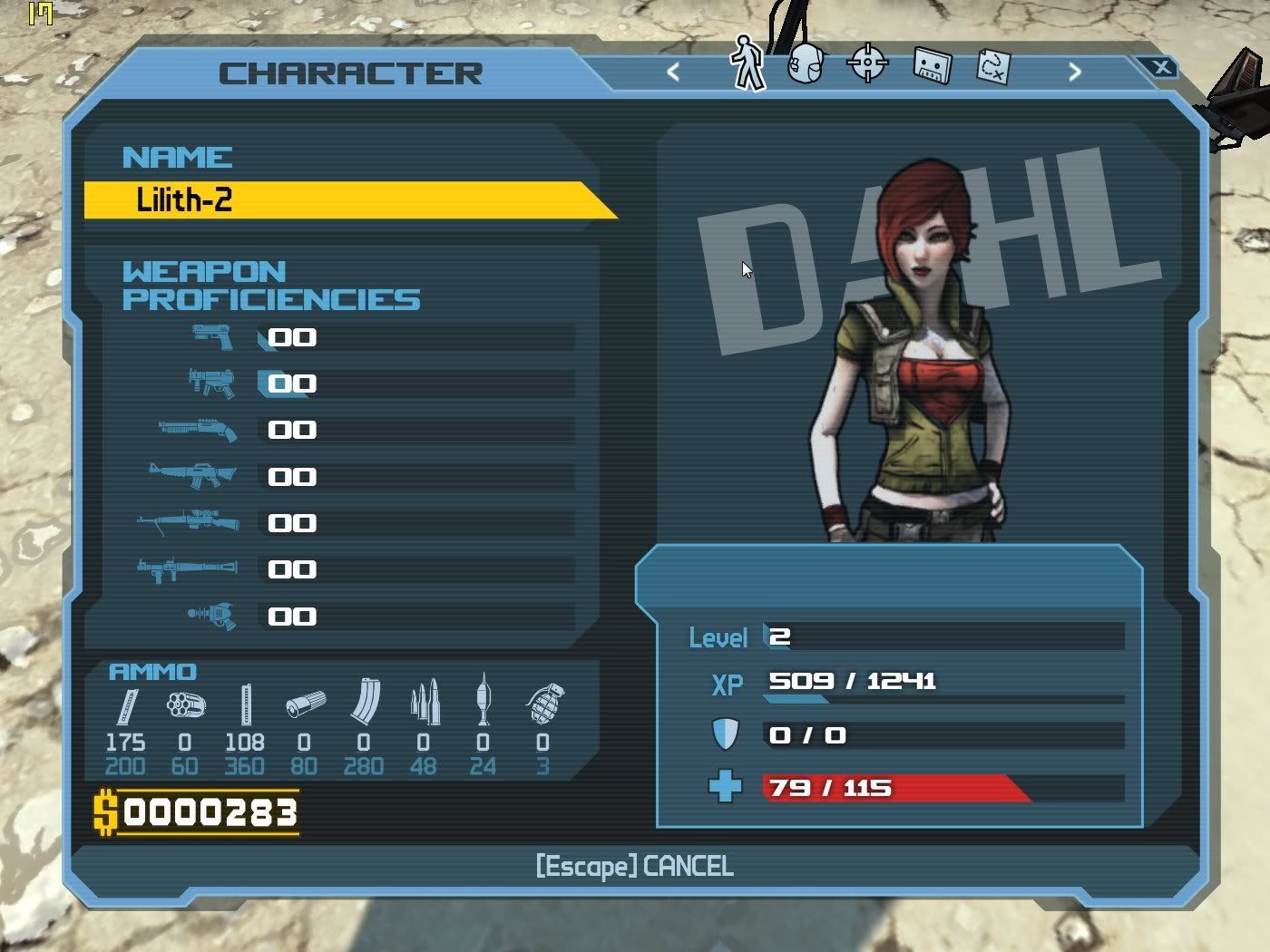This screenshot has height=952, width=1270.
Task: Open the cassette tape ECHO log tab
Action: click(x=932, y=65)
